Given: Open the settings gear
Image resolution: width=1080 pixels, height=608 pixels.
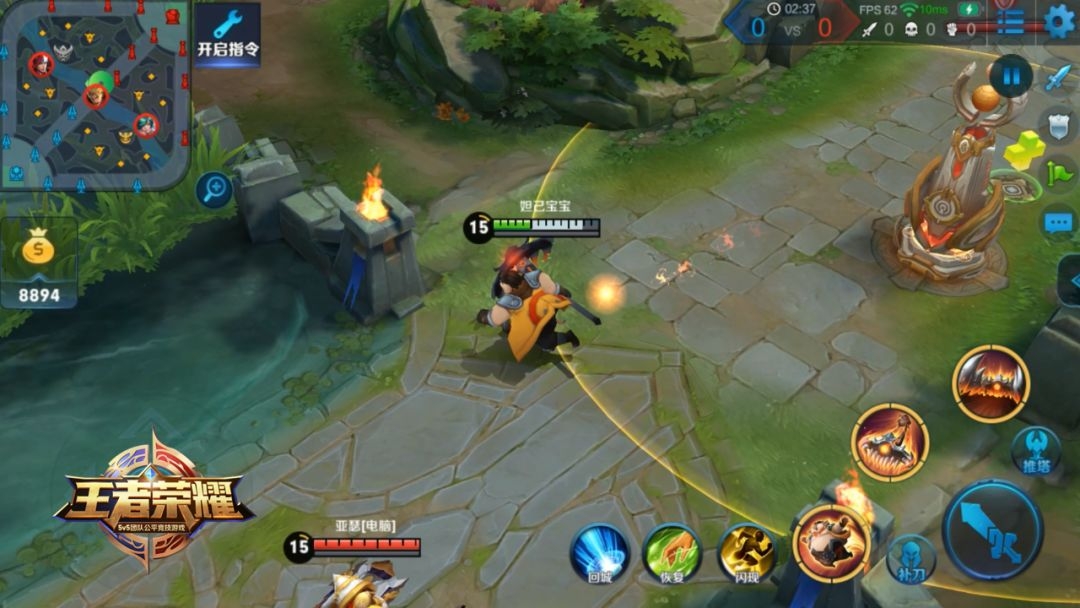Looking at the screenshot, I should point(1059,20).
